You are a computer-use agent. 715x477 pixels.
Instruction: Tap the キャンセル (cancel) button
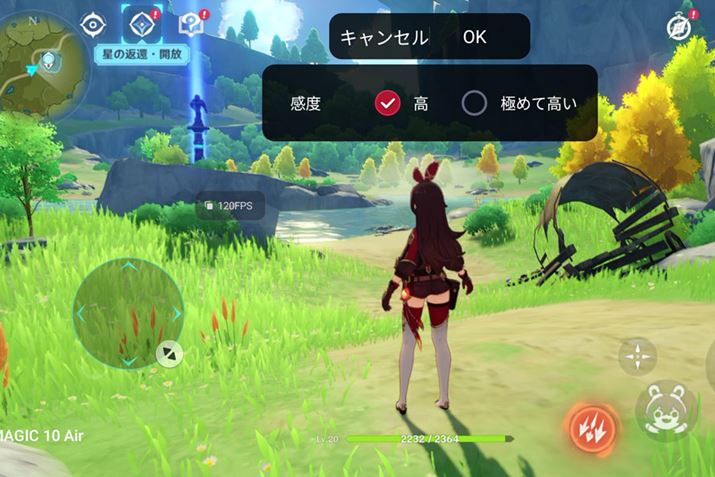pyautogui.click(x=384, y=37)
